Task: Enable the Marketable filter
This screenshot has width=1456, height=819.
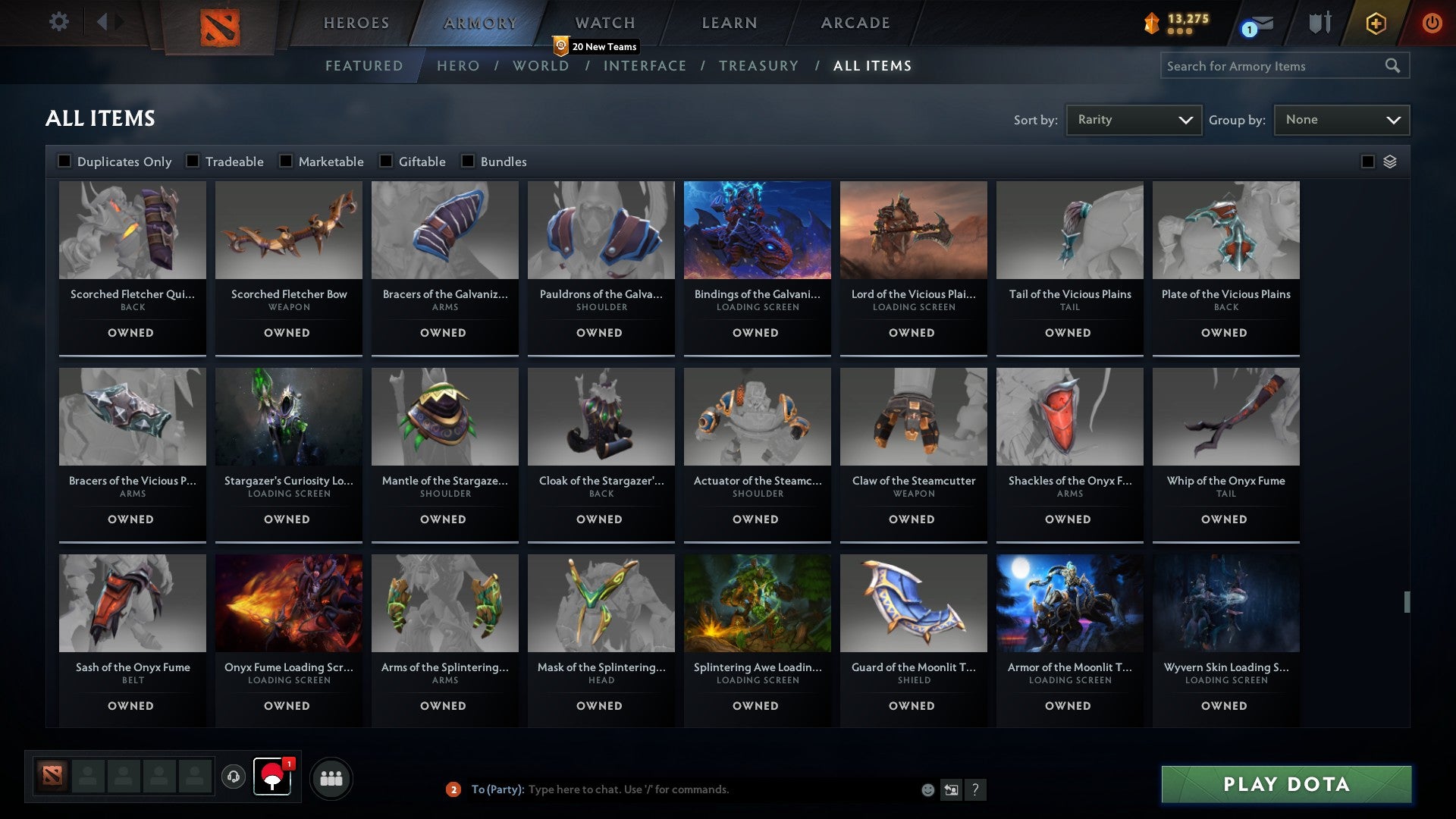Action: click(285, 161)
